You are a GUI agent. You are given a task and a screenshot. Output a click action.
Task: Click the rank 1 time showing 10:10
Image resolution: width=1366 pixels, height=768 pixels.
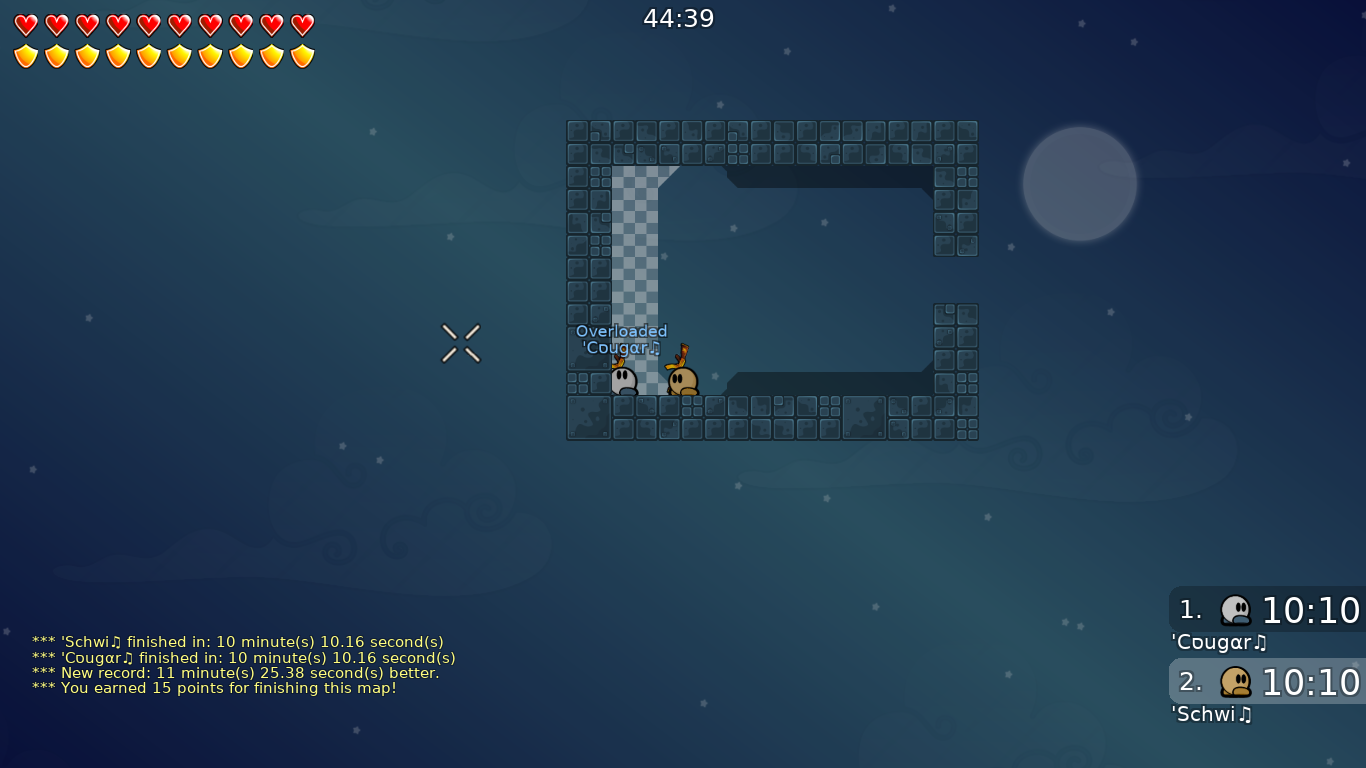pyautogui.click(x=1311, y=610)
